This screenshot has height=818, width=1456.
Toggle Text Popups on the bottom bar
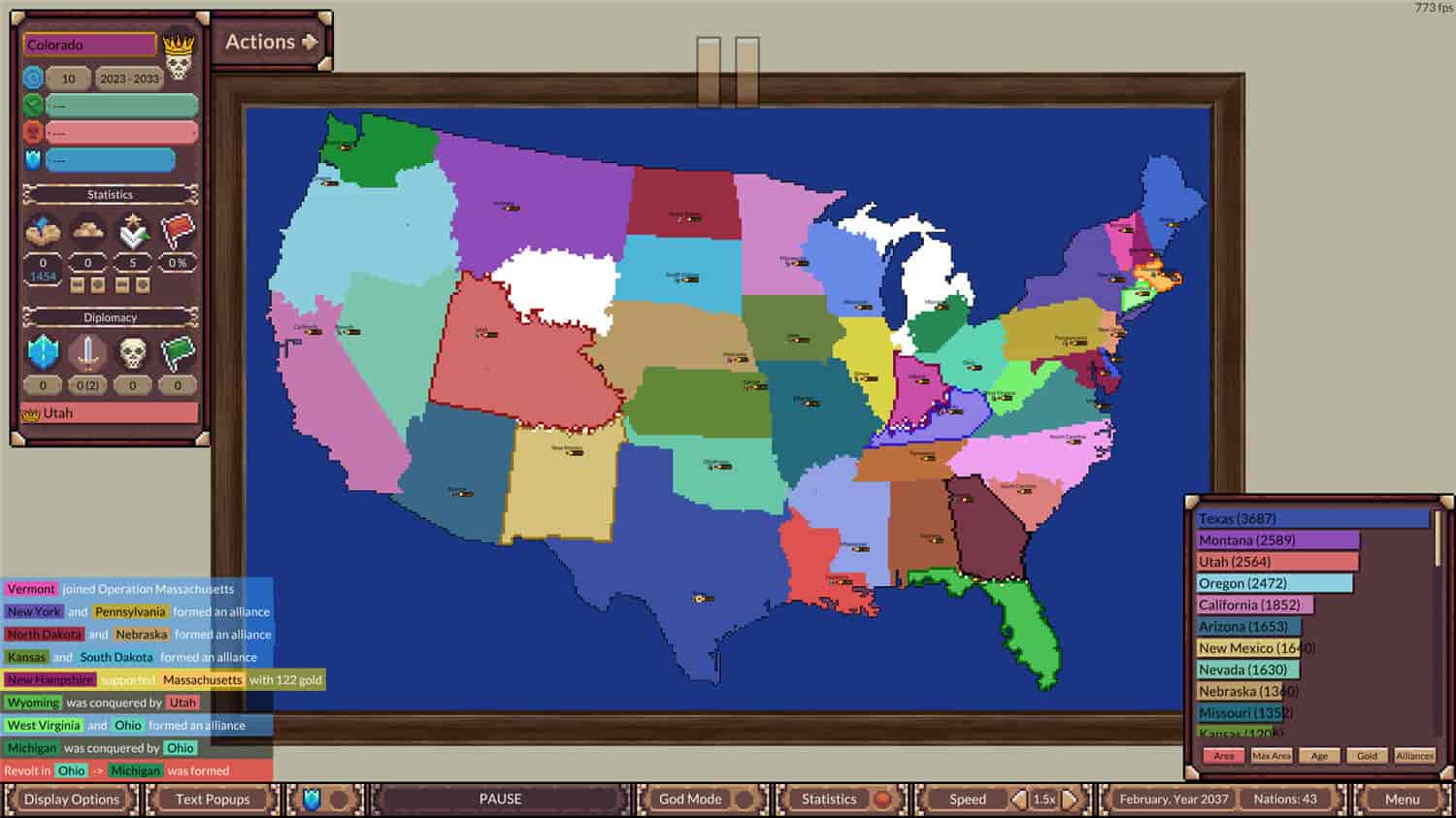(x=212, y=799)
